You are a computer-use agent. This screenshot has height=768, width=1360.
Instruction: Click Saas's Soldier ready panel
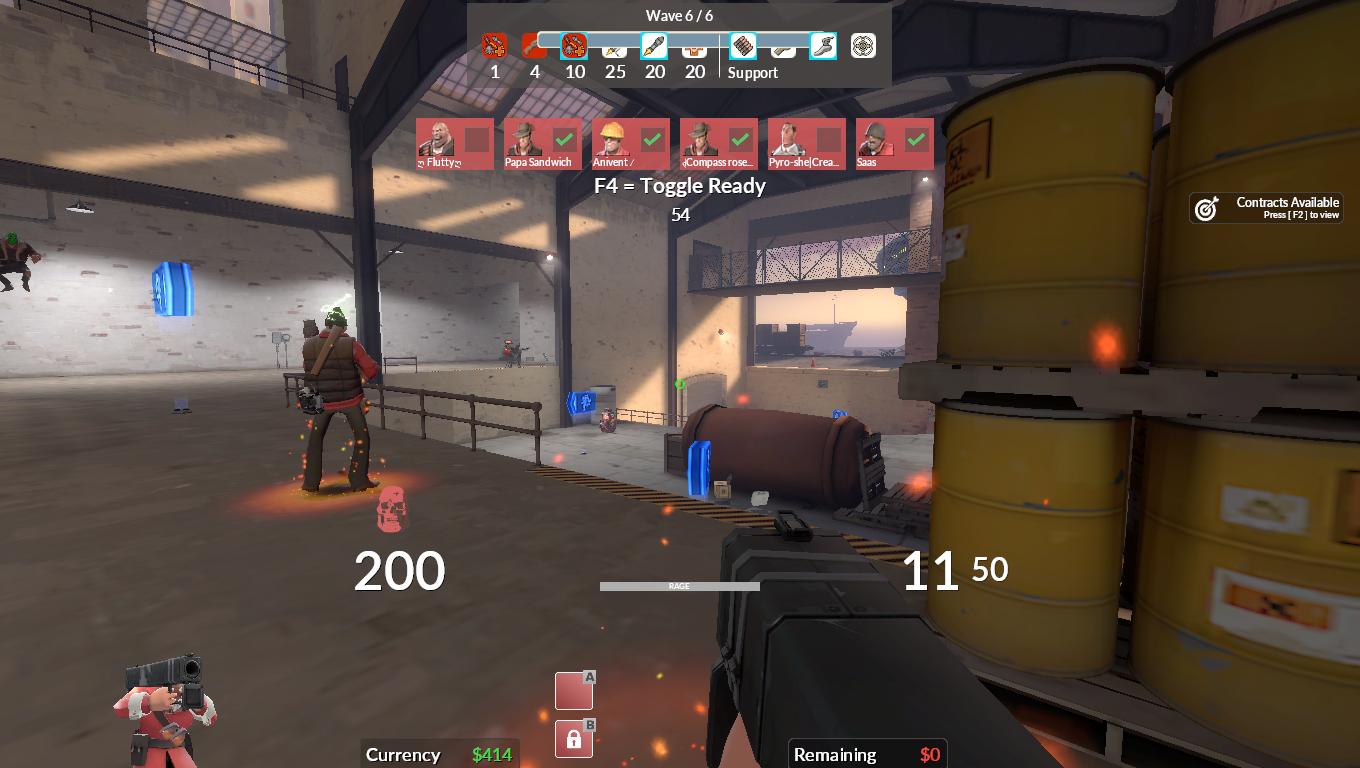895,144
